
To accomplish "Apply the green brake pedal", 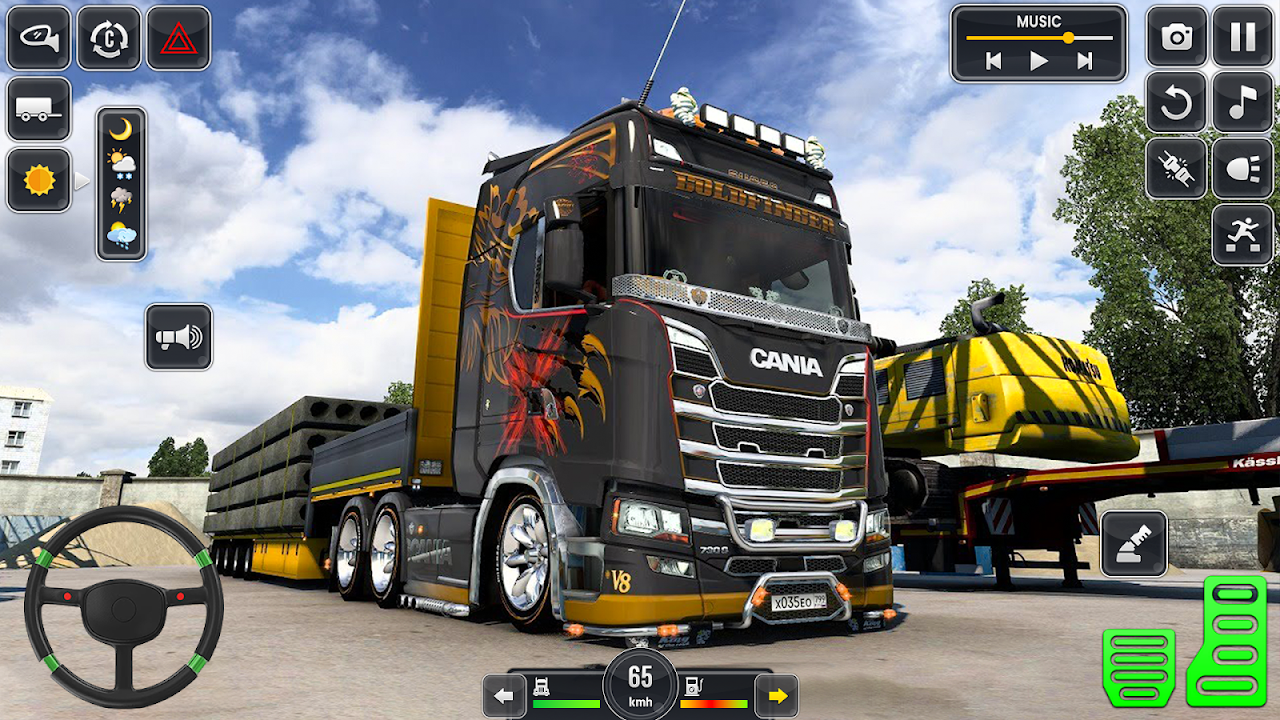I will 1139,667.
